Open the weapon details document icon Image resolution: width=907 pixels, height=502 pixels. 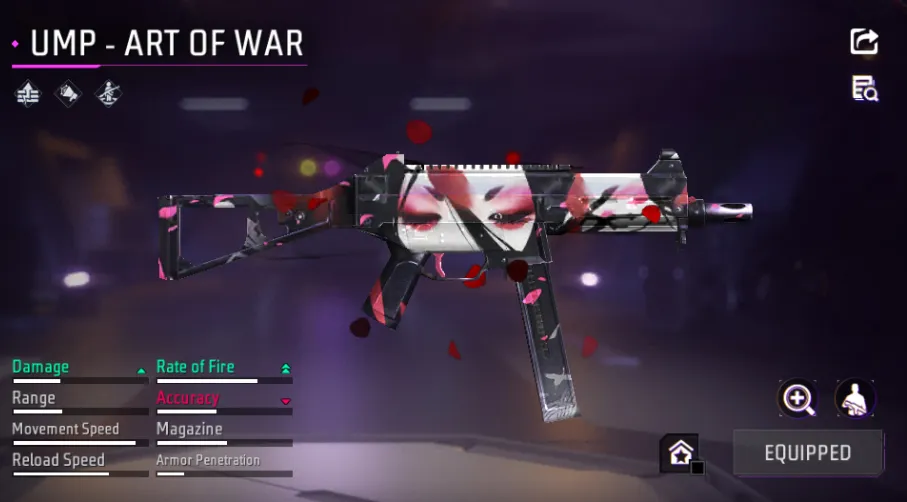[x=864, y=88]
